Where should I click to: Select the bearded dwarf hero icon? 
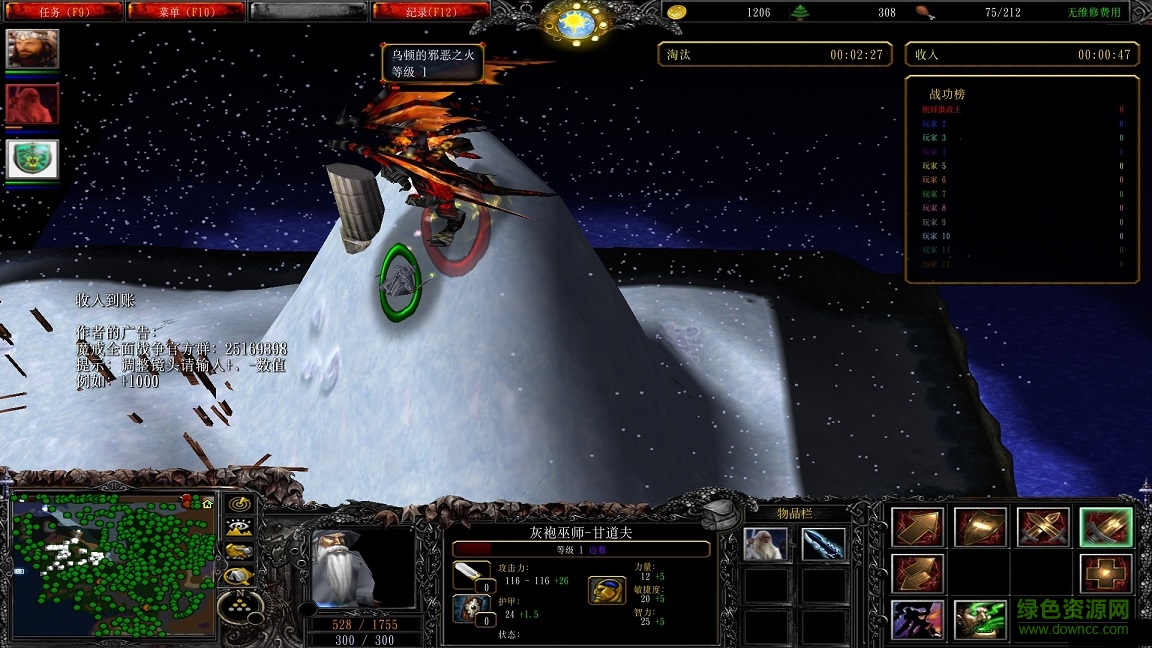(33, 49)
